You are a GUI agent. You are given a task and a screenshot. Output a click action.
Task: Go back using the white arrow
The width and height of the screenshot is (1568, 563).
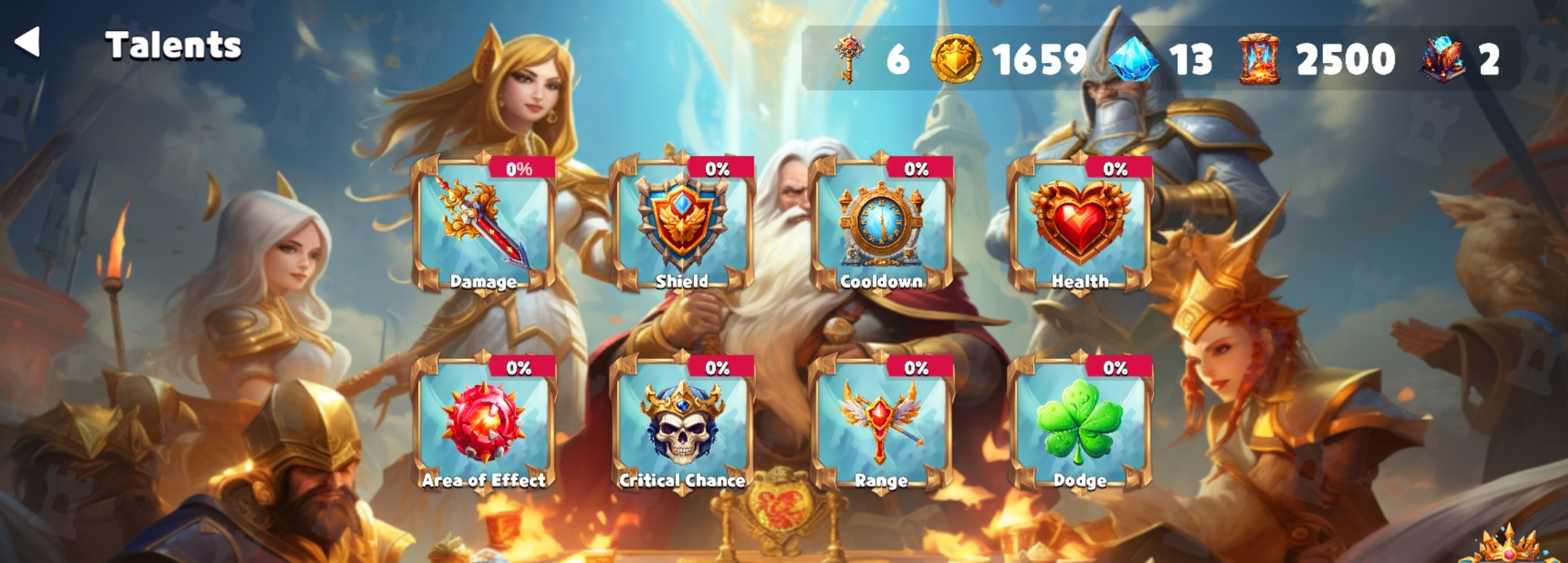click(x=27, y=42)
